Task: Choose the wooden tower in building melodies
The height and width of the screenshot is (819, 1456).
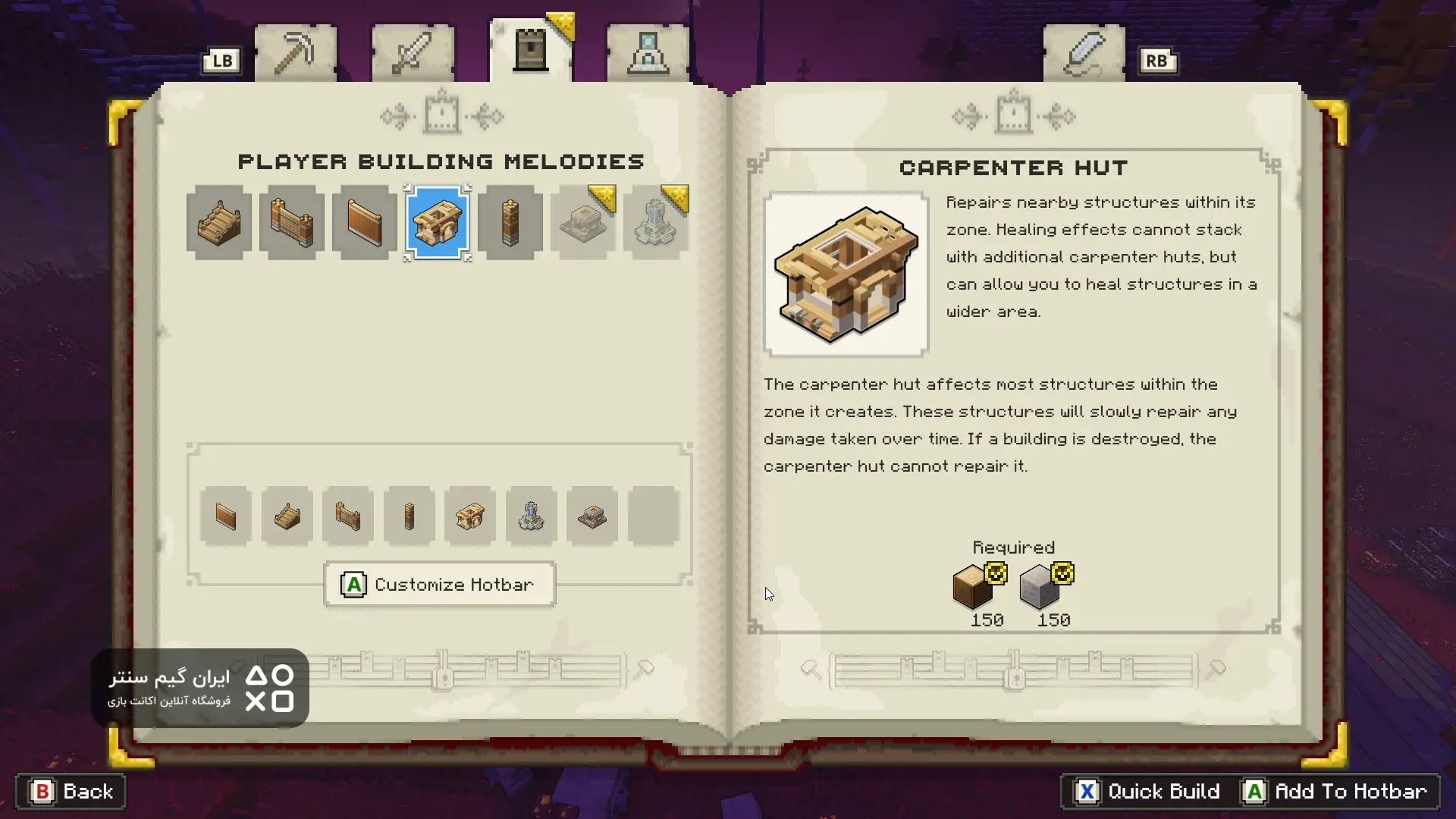Action: click(x=510, y=222)
